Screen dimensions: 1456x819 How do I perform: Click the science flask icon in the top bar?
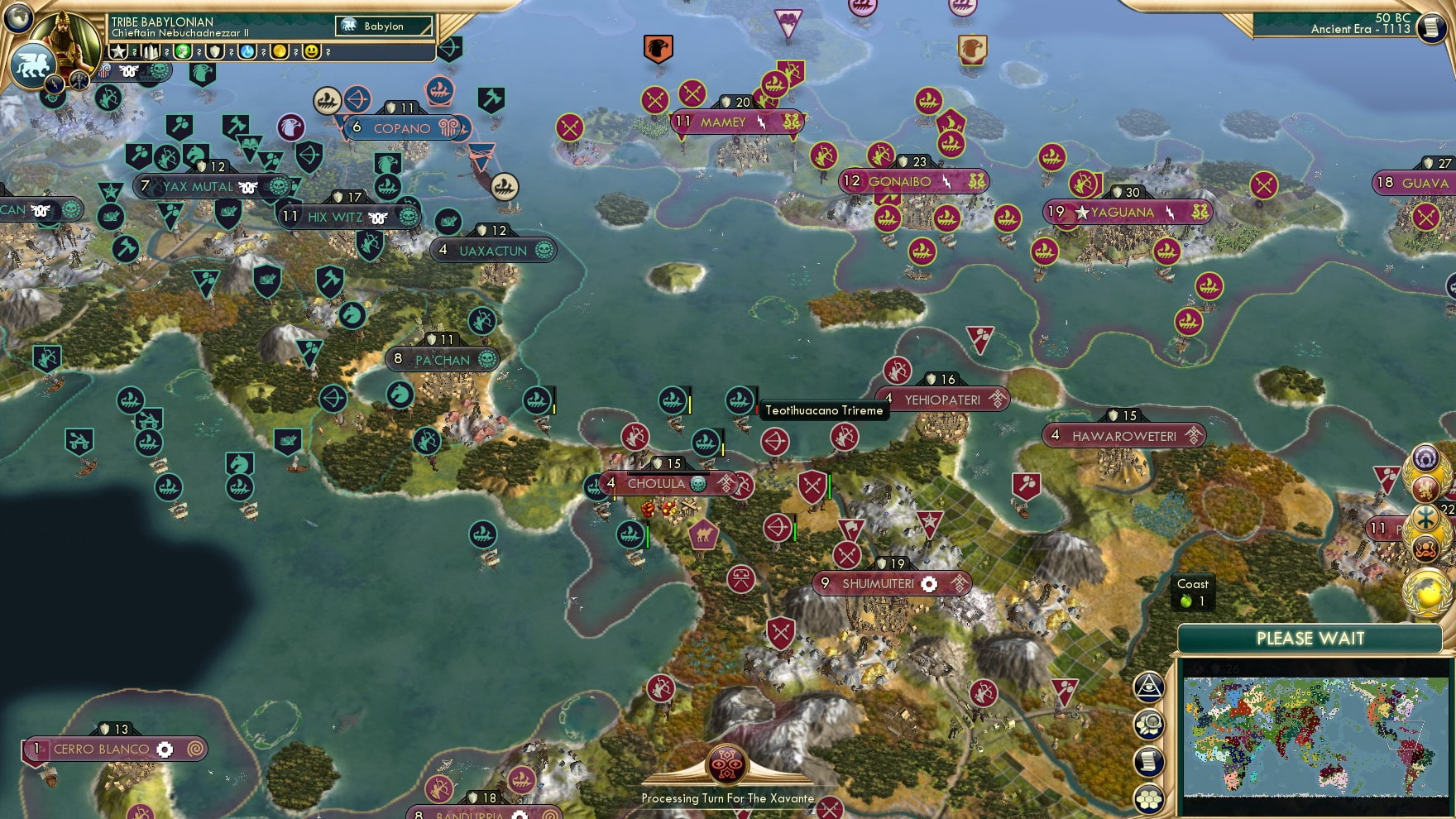coord(246,52)
